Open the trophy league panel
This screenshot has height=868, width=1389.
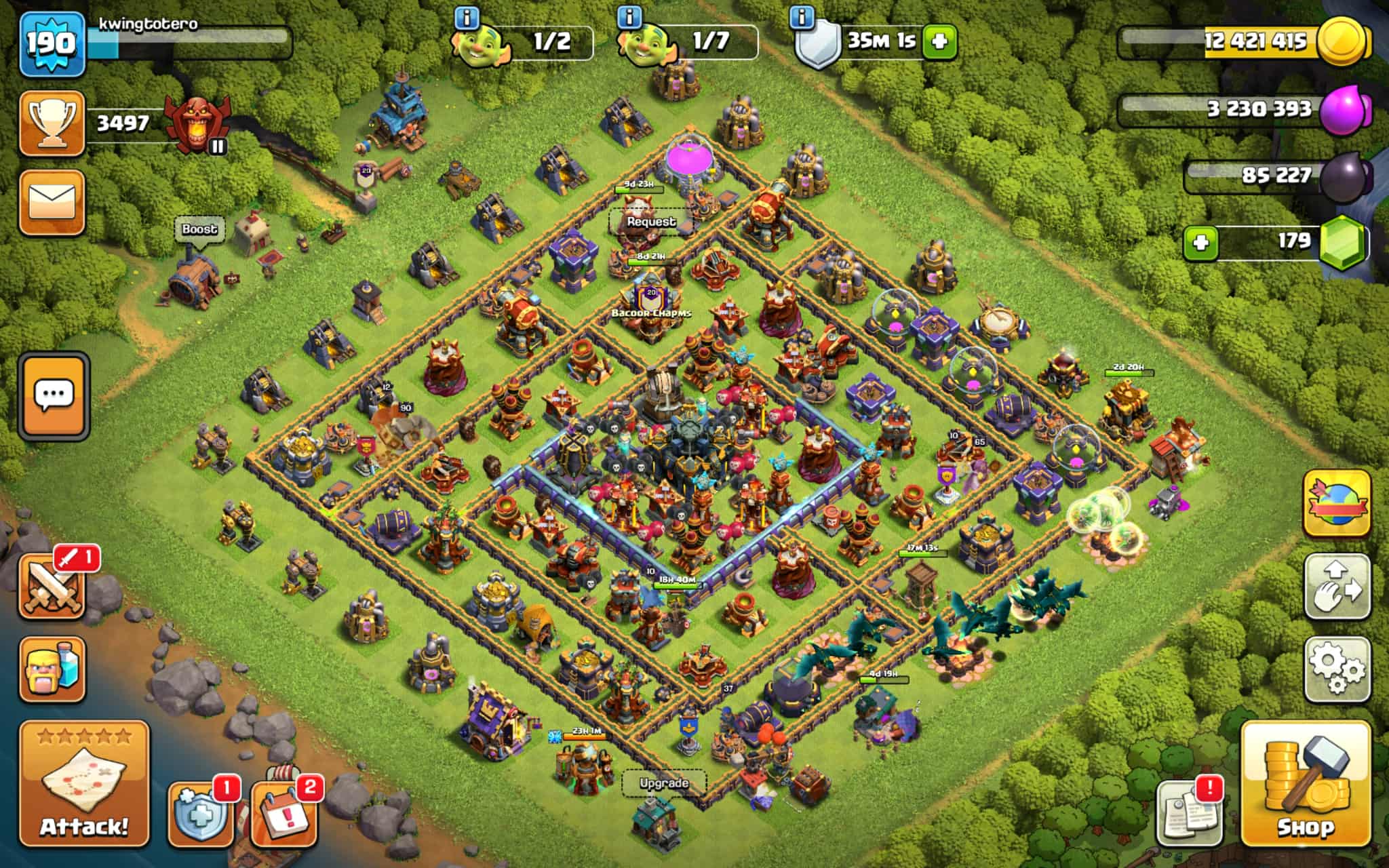coord(52,125)
